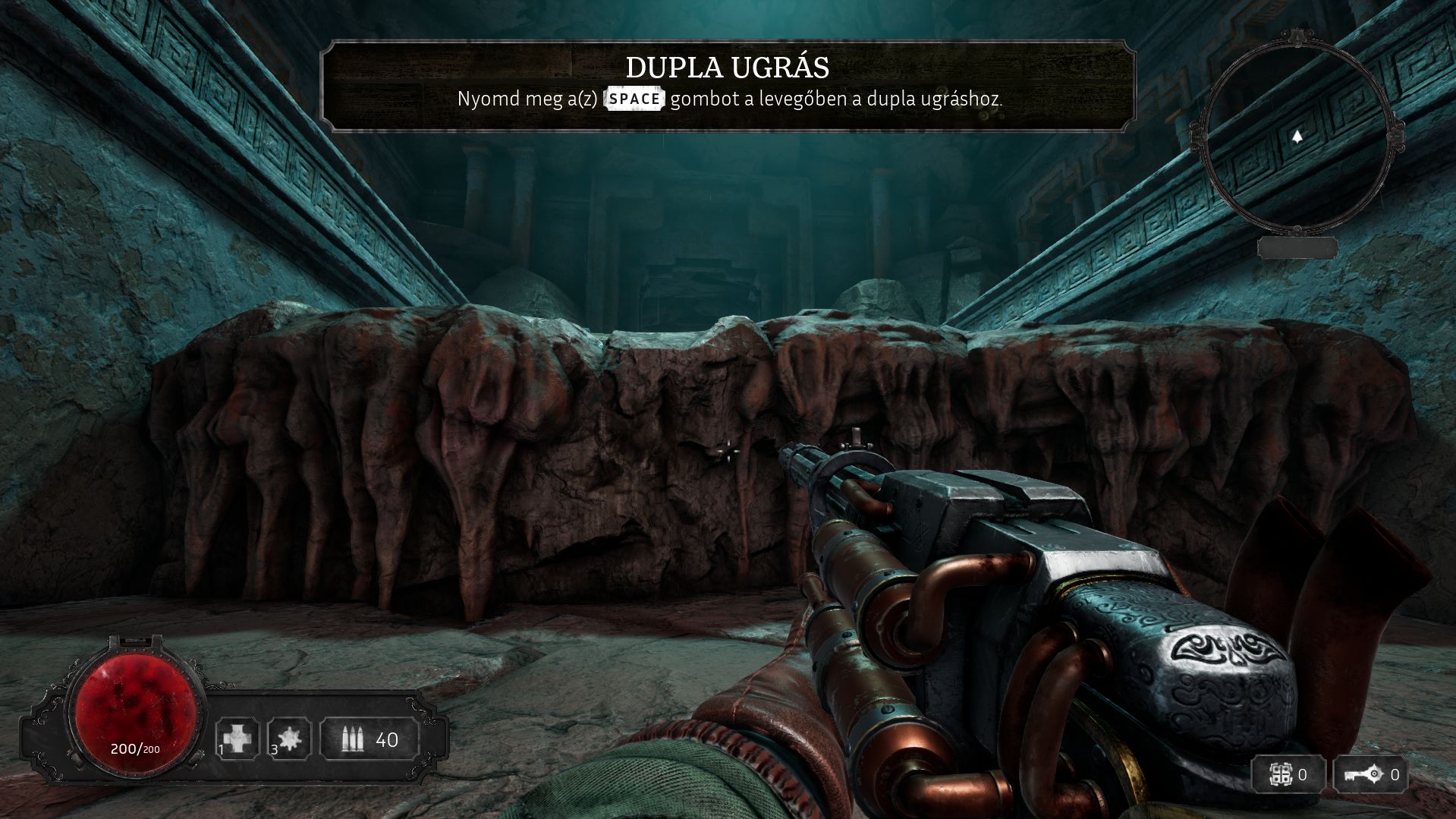Activate the spiked burst ability slot
This screenshot has width=1456, height=819.
[290, 738]
